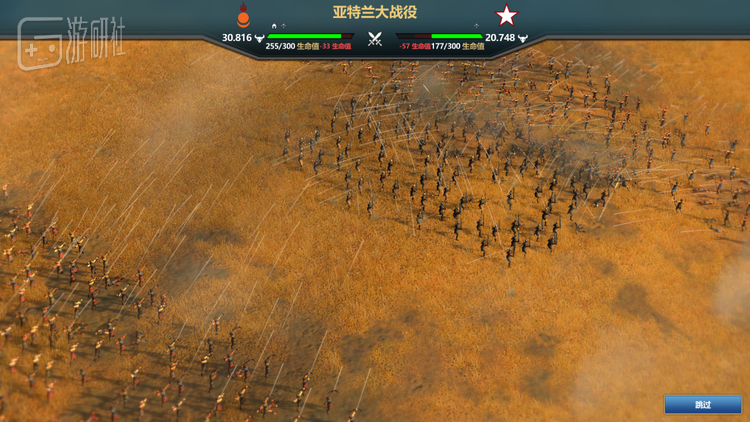The width and height of the screenshot is (750, 422).
Task: Select the white star empire emblem
Action: tap(507, 15)
